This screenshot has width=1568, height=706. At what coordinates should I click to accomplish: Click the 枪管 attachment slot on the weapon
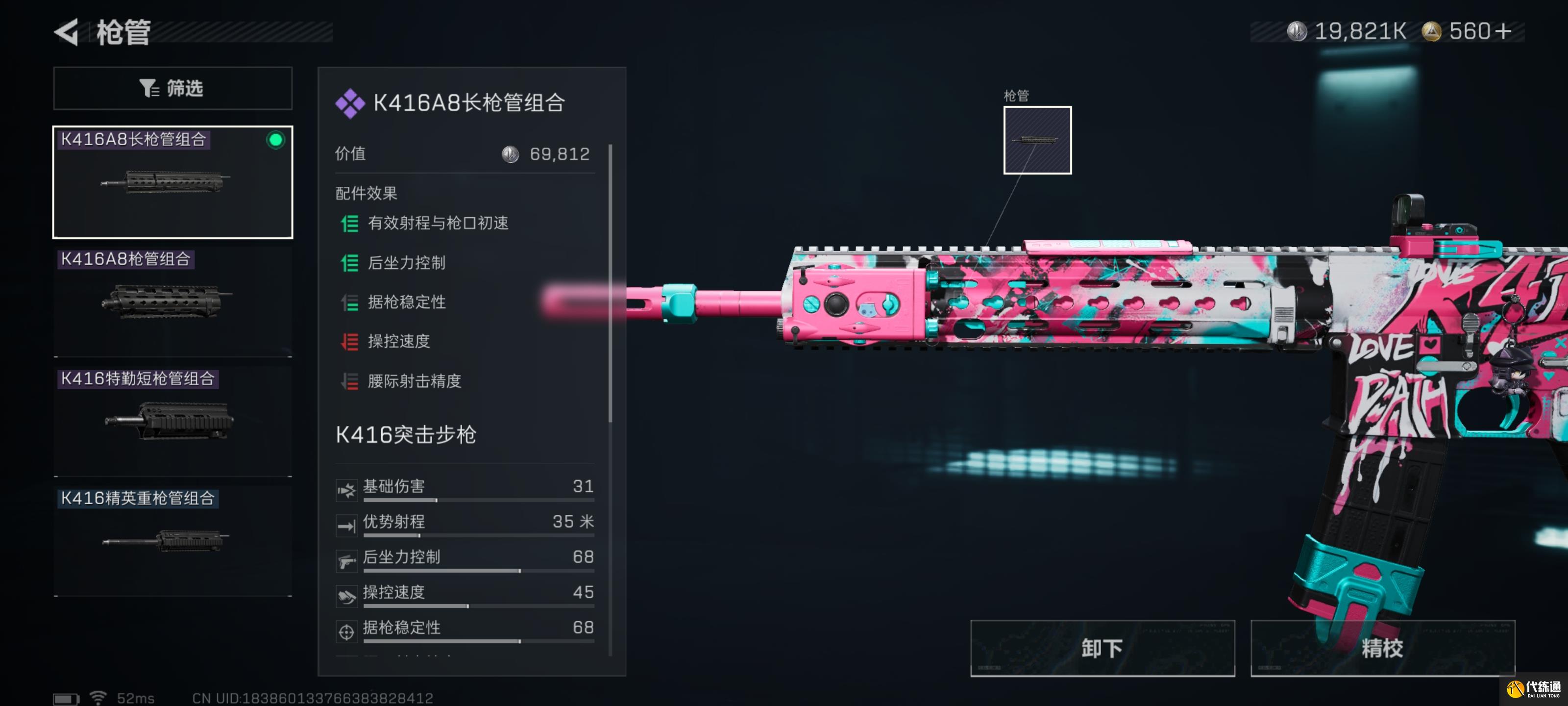pos(1037,140)
